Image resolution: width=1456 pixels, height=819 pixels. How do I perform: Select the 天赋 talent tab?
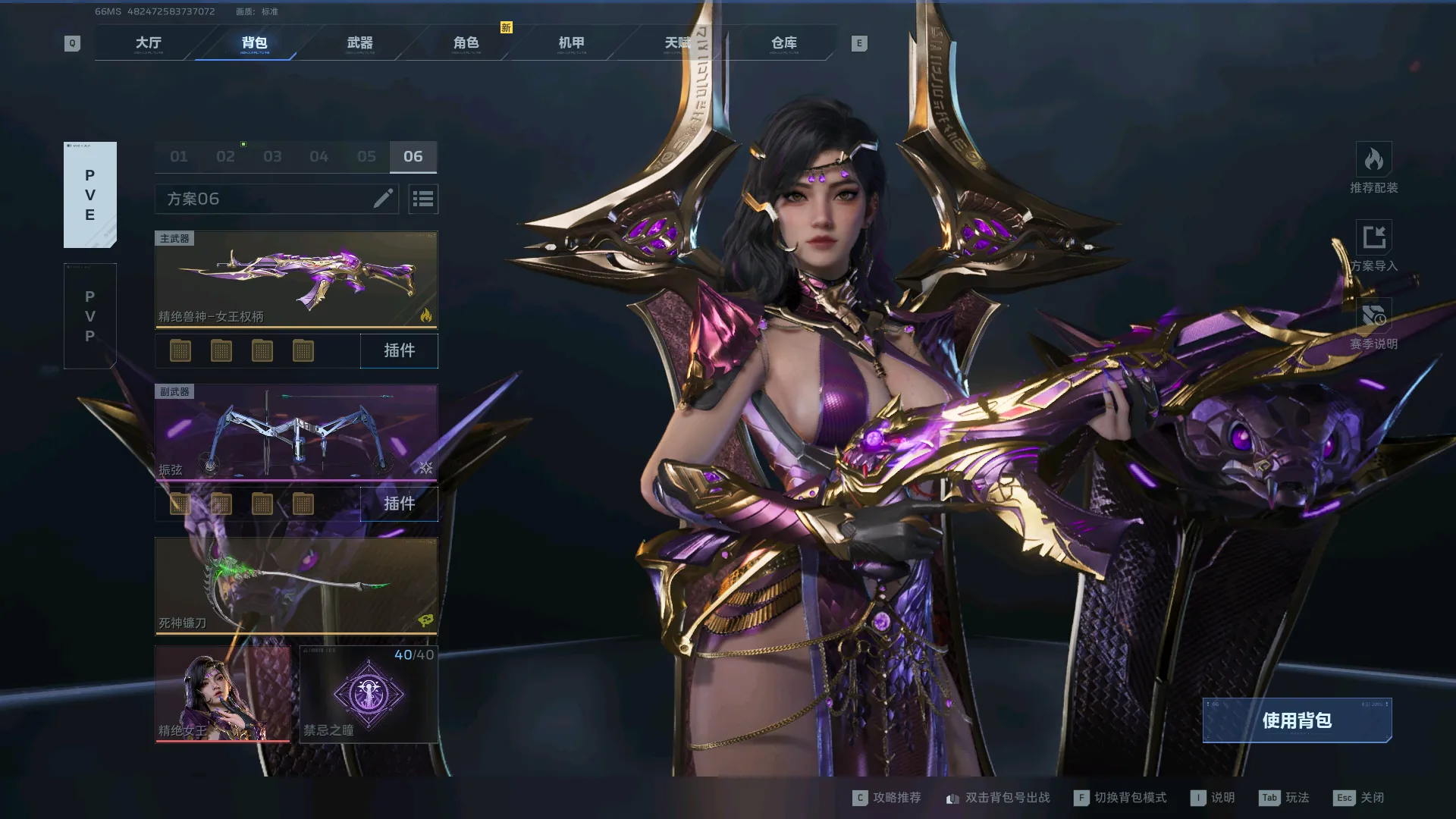[x=677, y=43]
